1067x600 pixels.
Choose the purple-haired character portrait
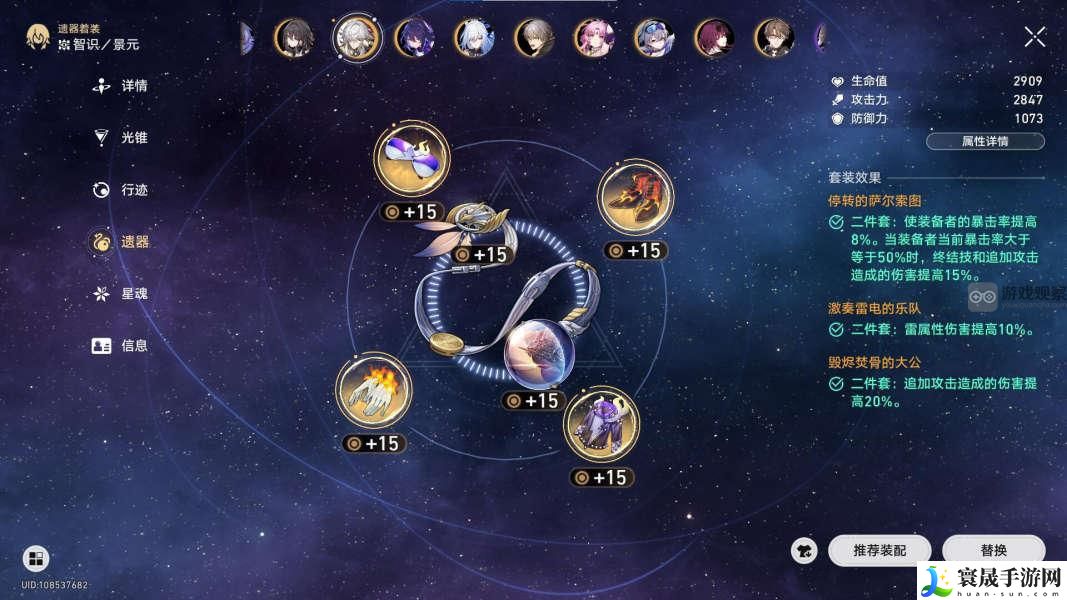[414, 38]
